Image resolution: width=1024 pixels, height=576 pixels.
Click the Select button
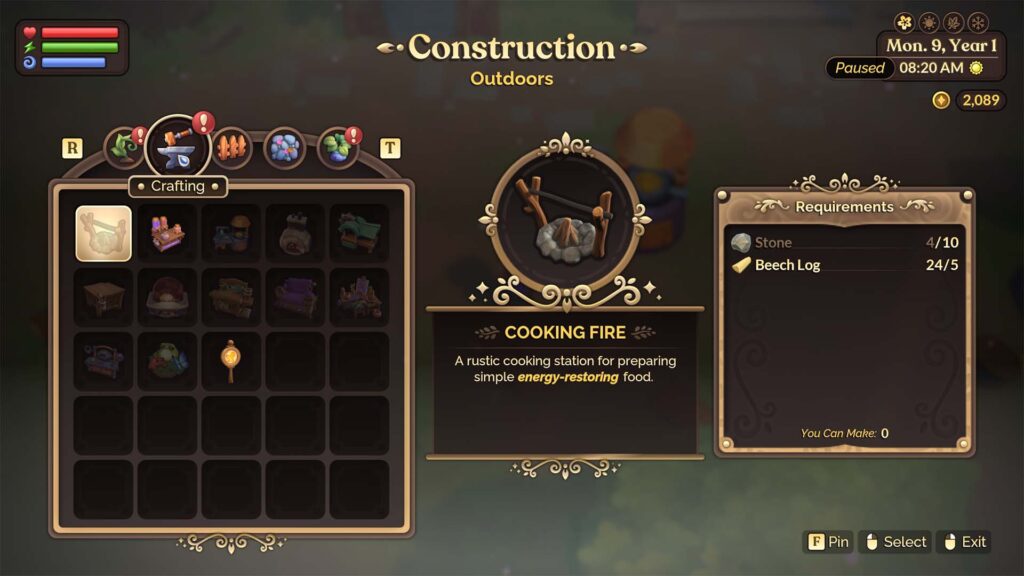pyautogui.click(x=895, y=542)
